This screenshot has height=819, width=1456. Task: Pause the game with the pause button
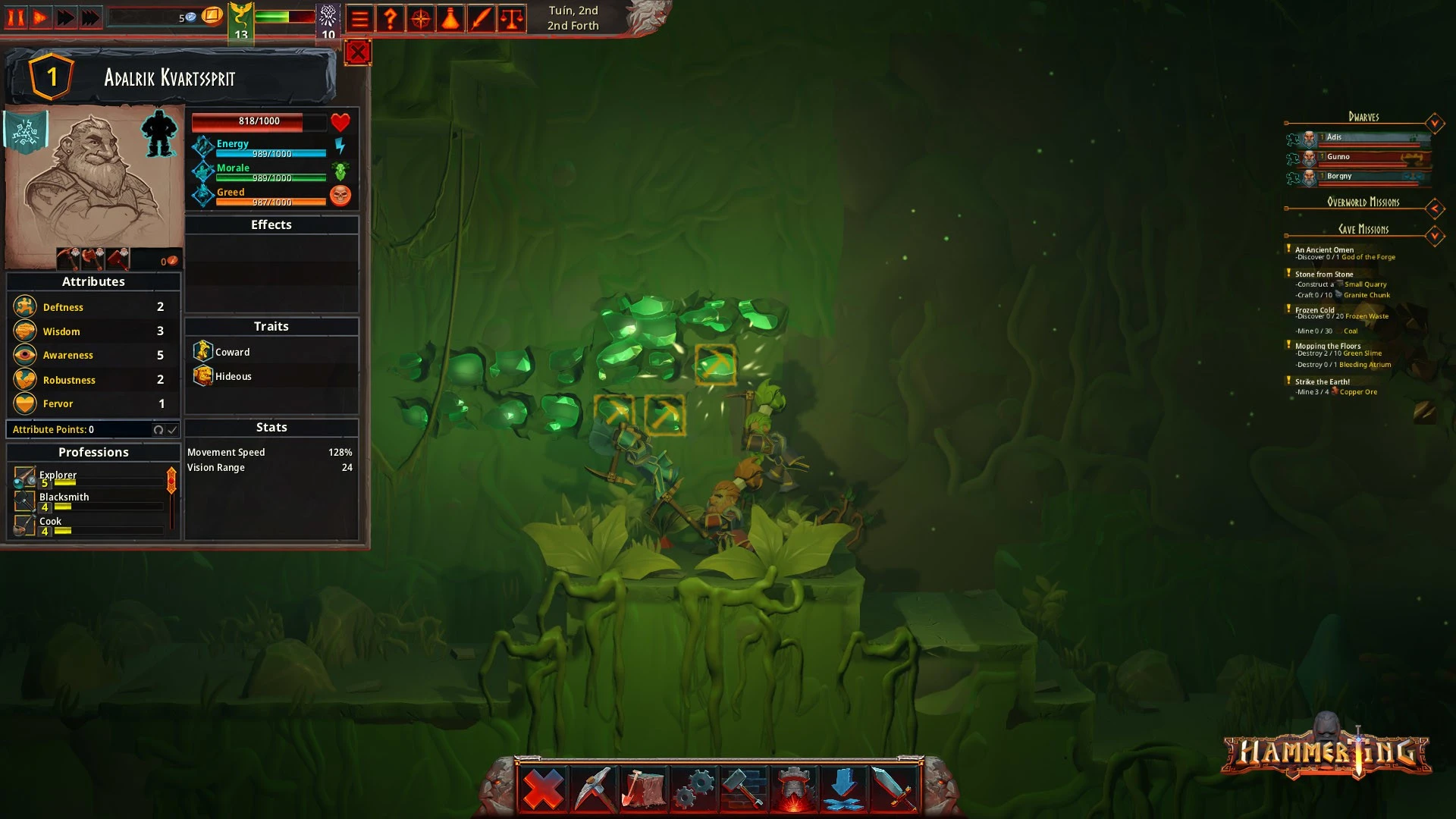coord(16,17)
